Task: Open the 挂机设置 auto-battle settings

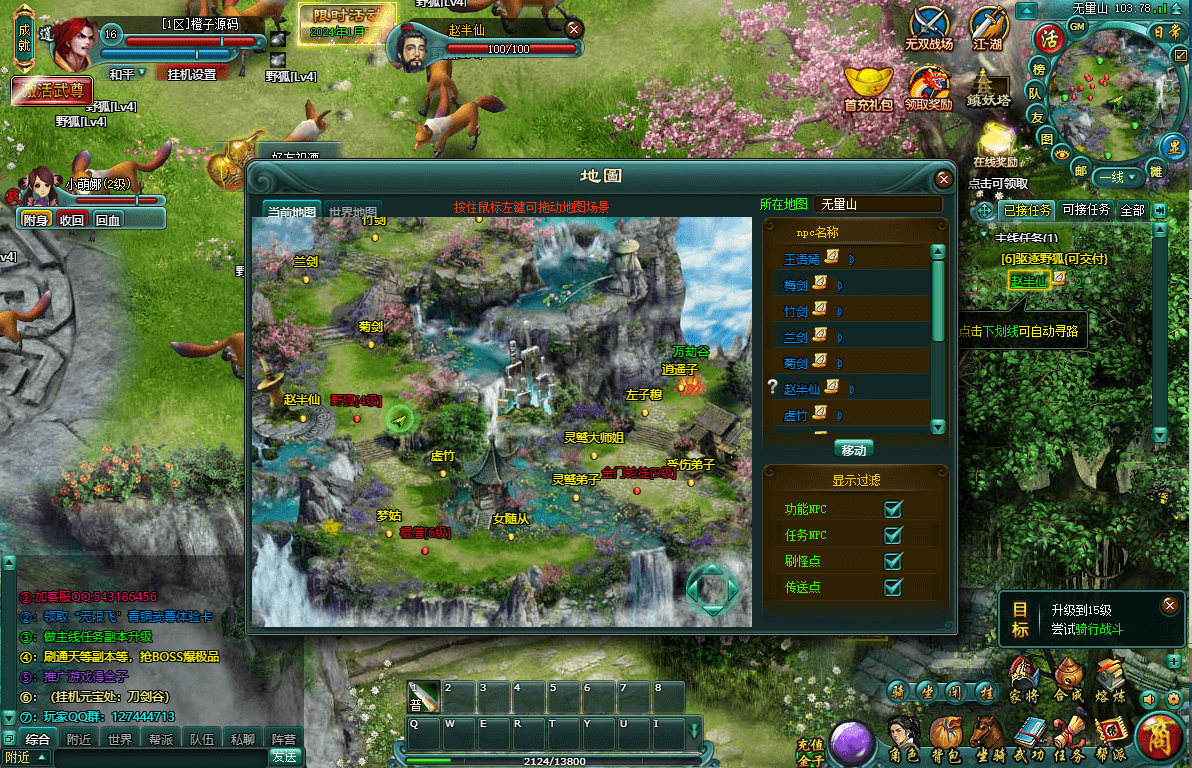Action: point(191,74)
